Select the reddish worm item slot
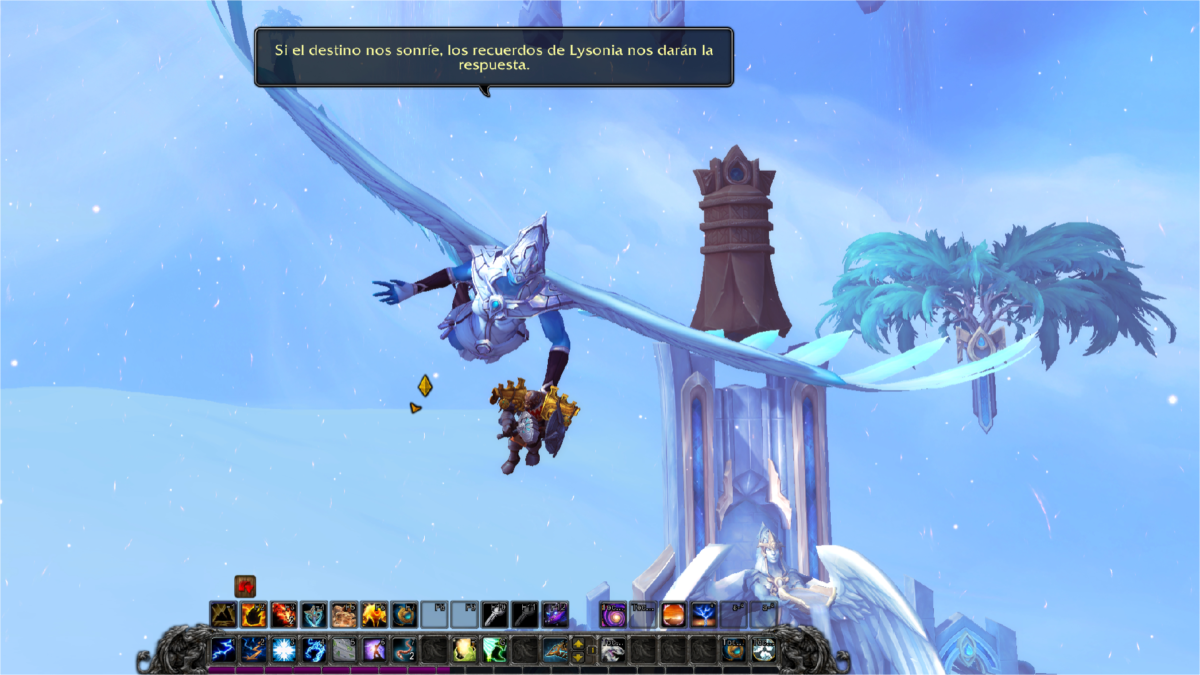The width and height of the screenshot is (1200, 675). (404, 650)
